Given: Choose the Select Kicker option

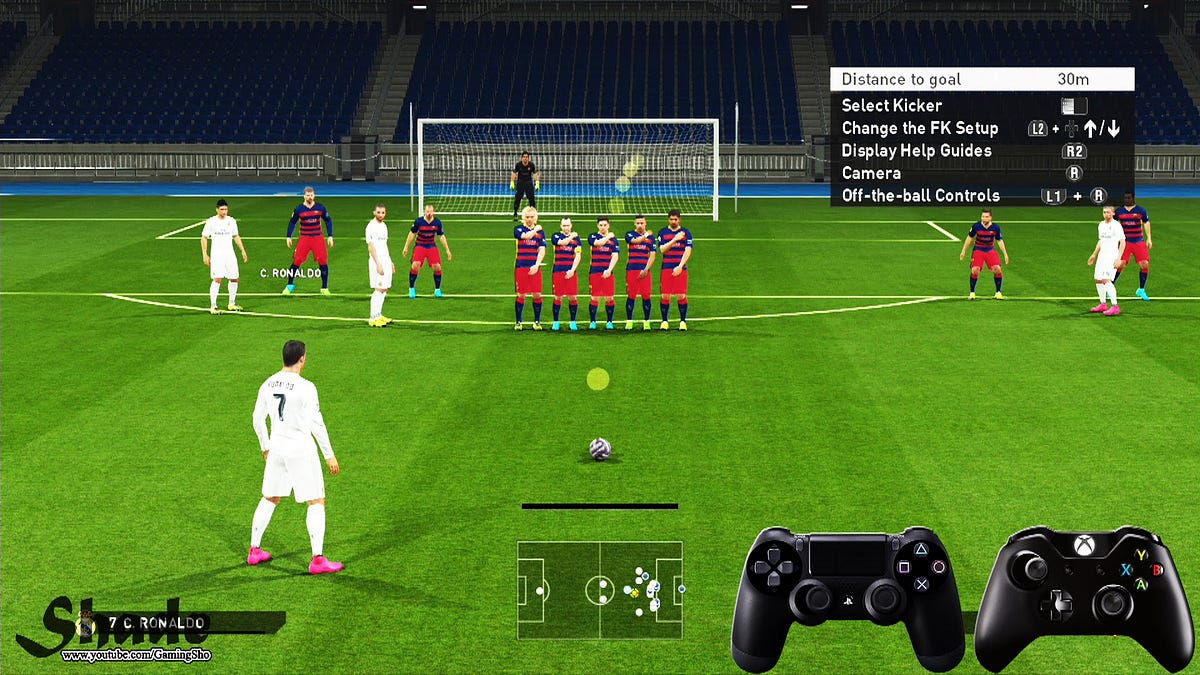Looking at the screenshot, I should click(x=891, y=106).
